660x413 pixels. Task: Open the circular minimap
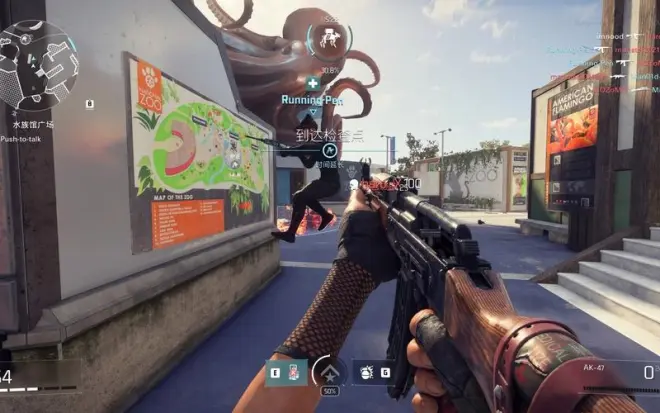(x=38, y=65)
